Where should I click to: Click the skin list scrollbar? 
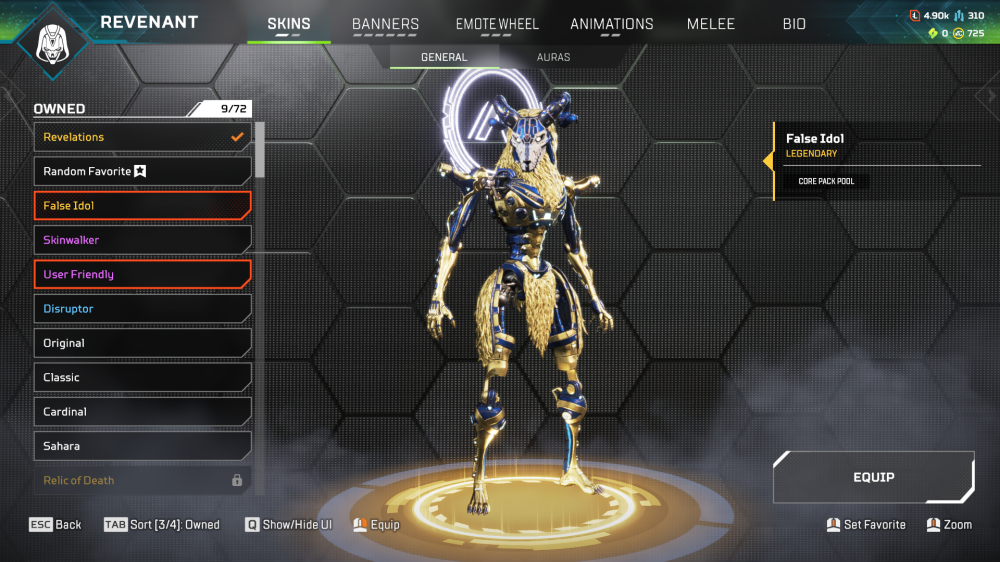pyautogui.click(x=261, y=150)
